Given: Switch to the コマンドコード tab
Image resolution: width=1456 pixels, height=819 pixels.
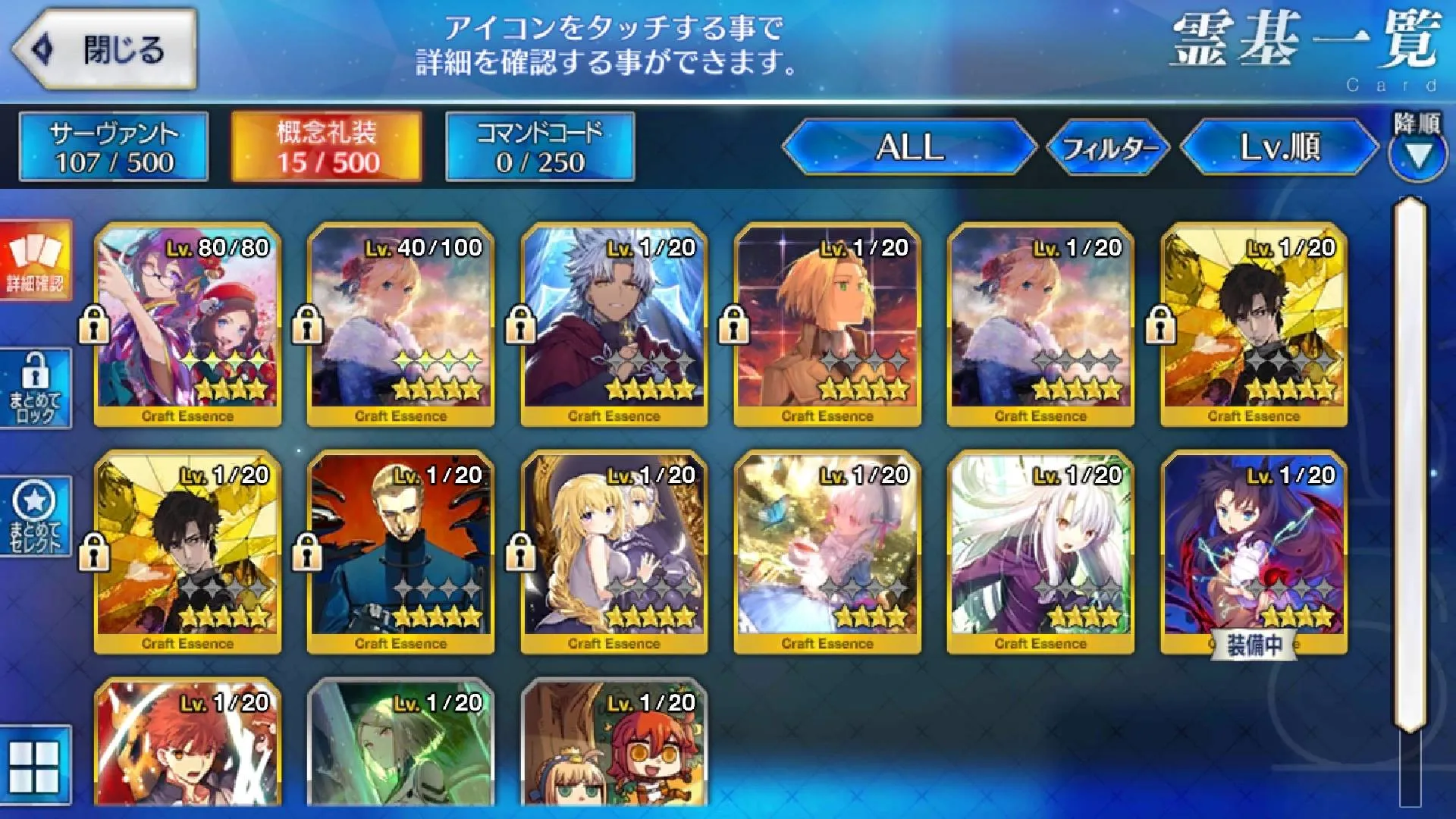Looking at the screenshot, I should point(540,147).
